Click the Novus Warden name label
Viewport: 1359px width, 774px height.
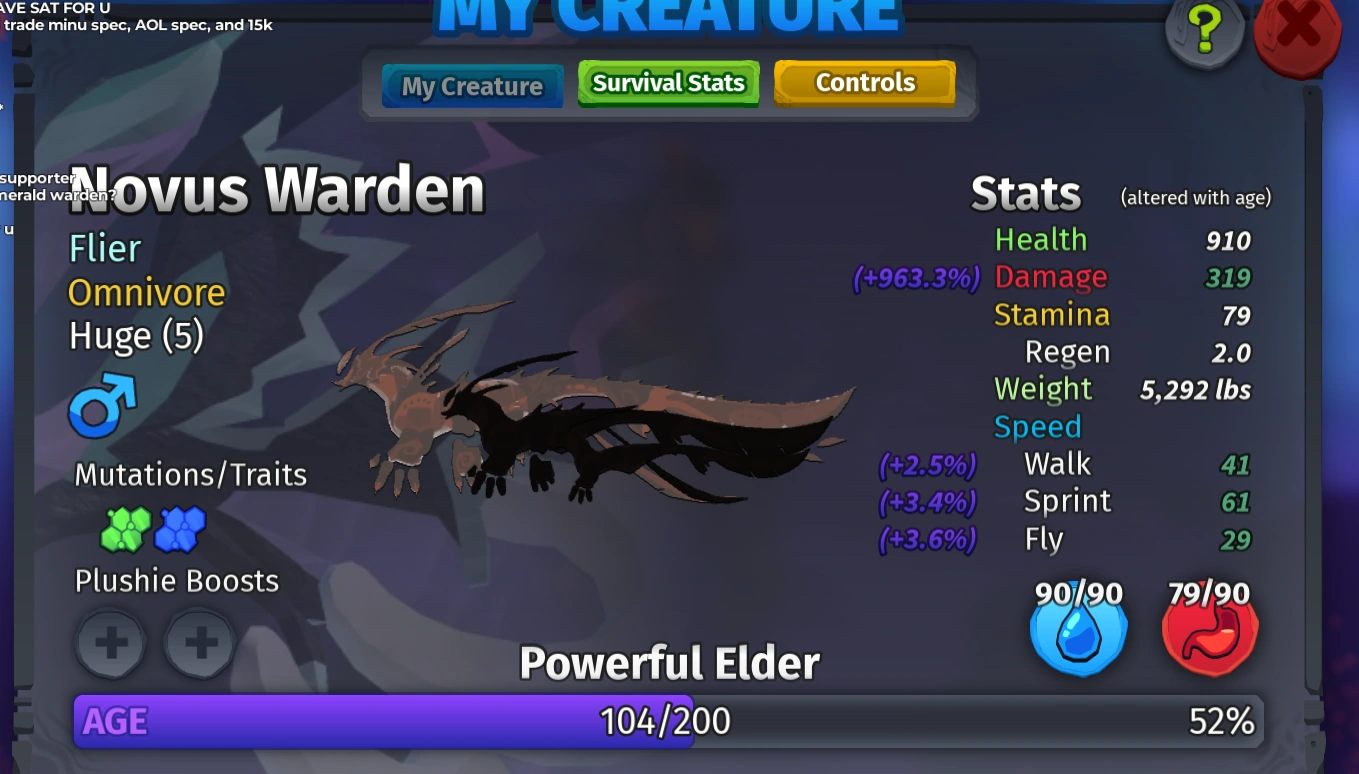click(276, 189)
